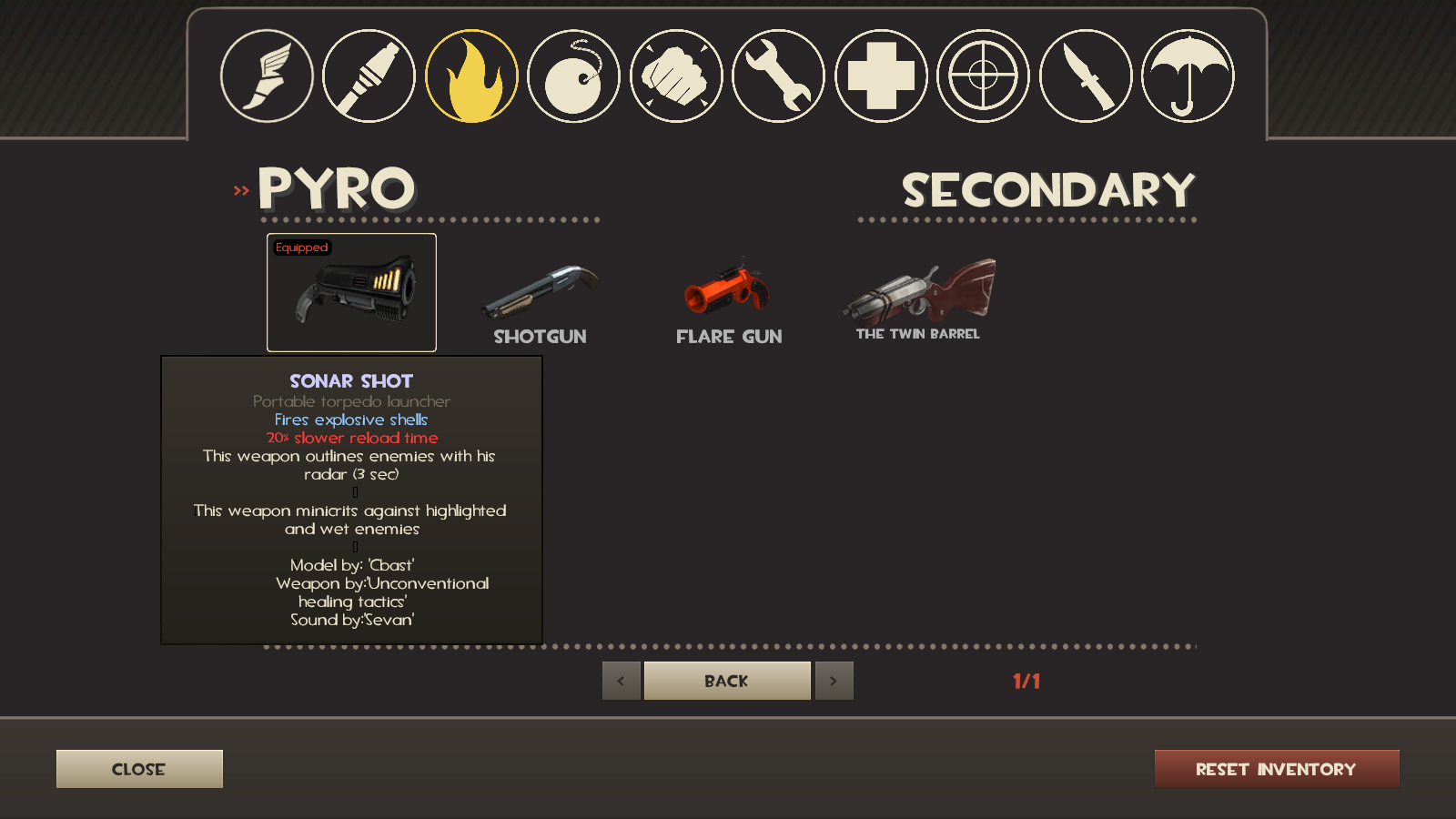Click the CLOSE button

click(138, 768)
